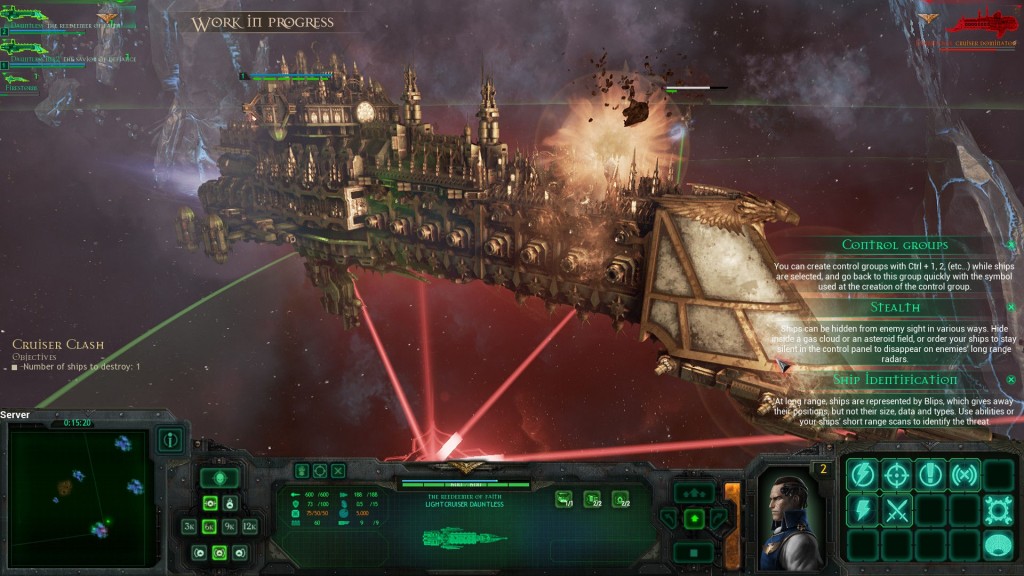Viewport: 1024px width, 576px height.
Task: Click the gear-shaped ability icon
Action: pyautogui.click(x=997, y=510)
